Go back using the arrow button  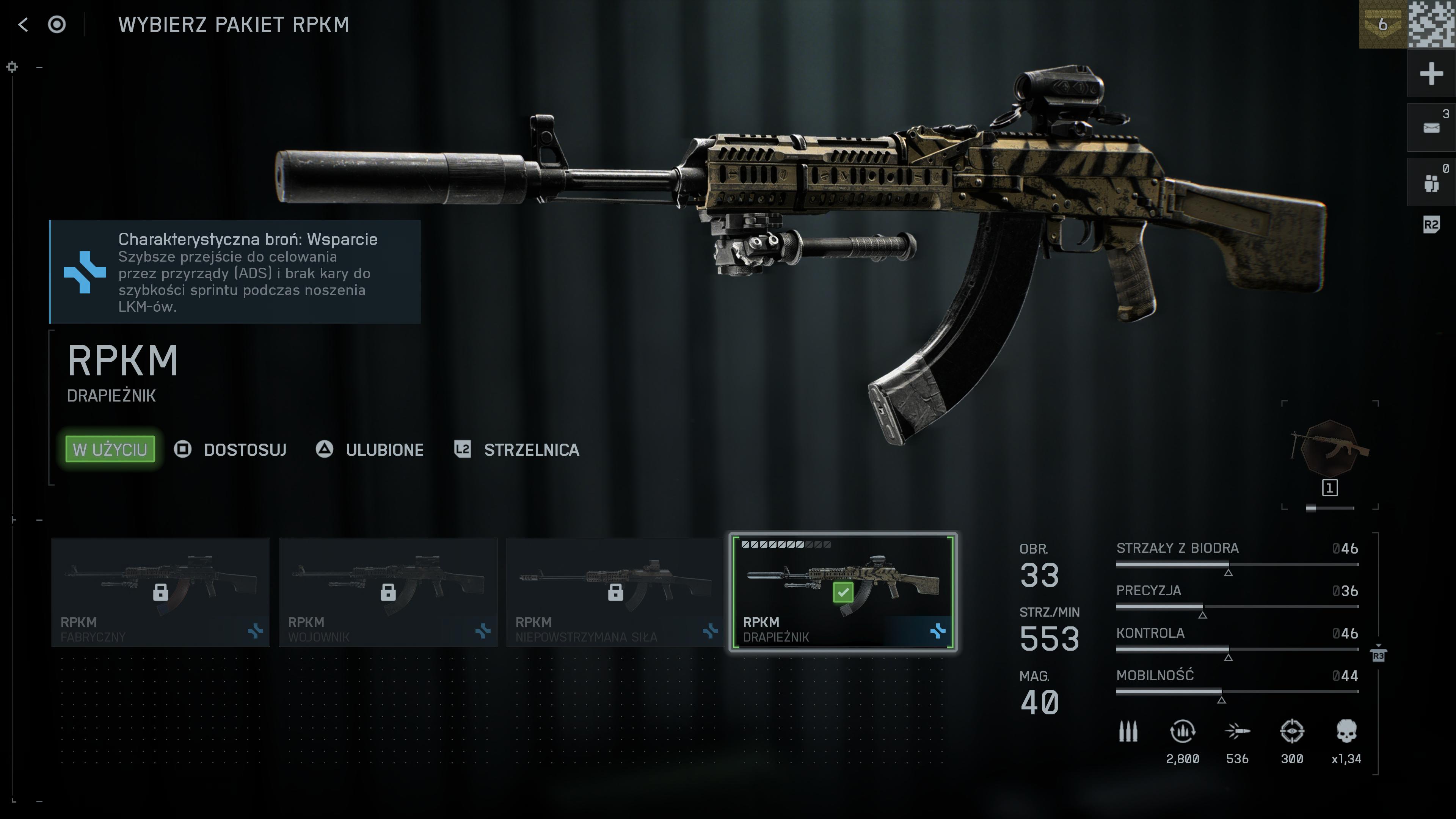pos(23,24)
